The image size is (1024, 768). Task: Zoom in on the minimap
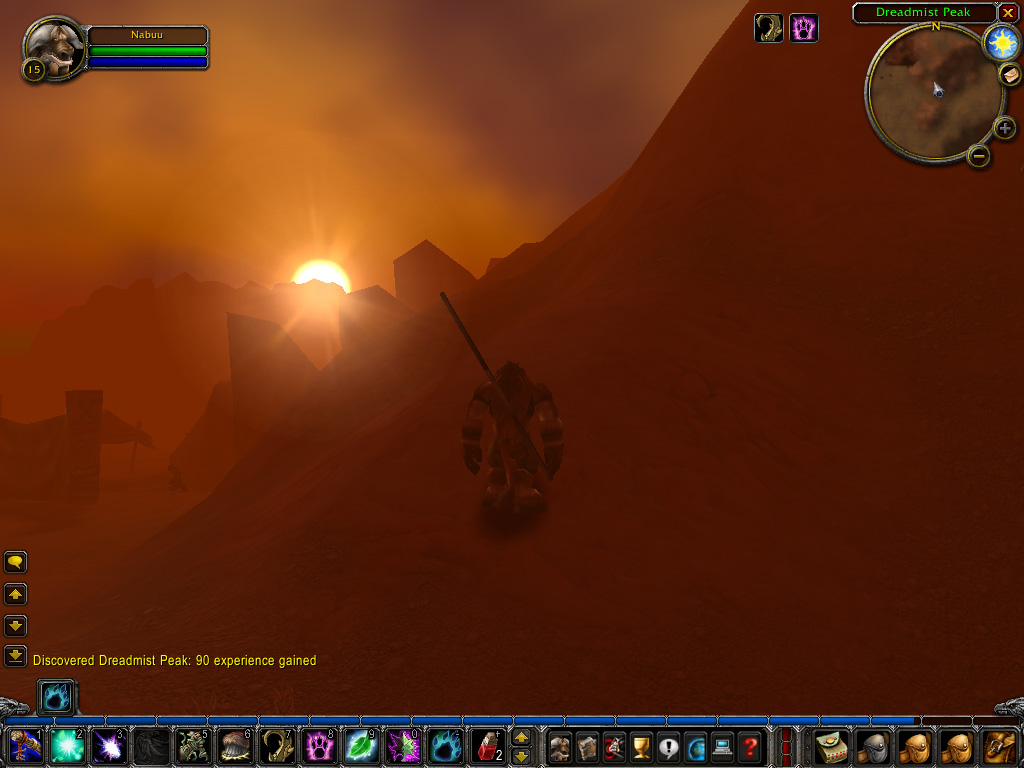pyautogui.click(x=1005, y=128)
